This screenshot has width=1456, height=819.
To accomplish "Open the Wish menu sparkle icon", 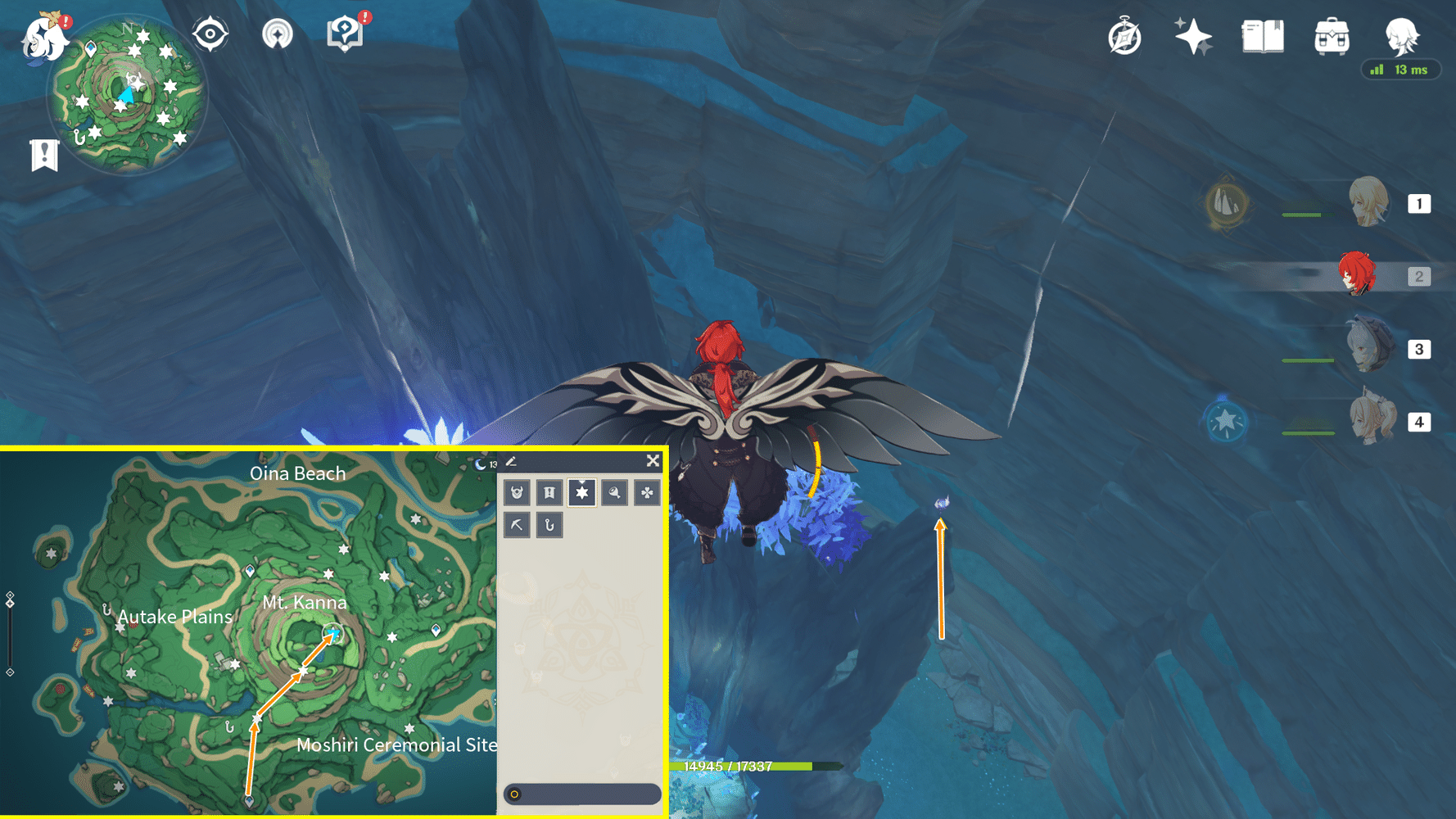I will pyautogui.click(x=1192, y=34).
